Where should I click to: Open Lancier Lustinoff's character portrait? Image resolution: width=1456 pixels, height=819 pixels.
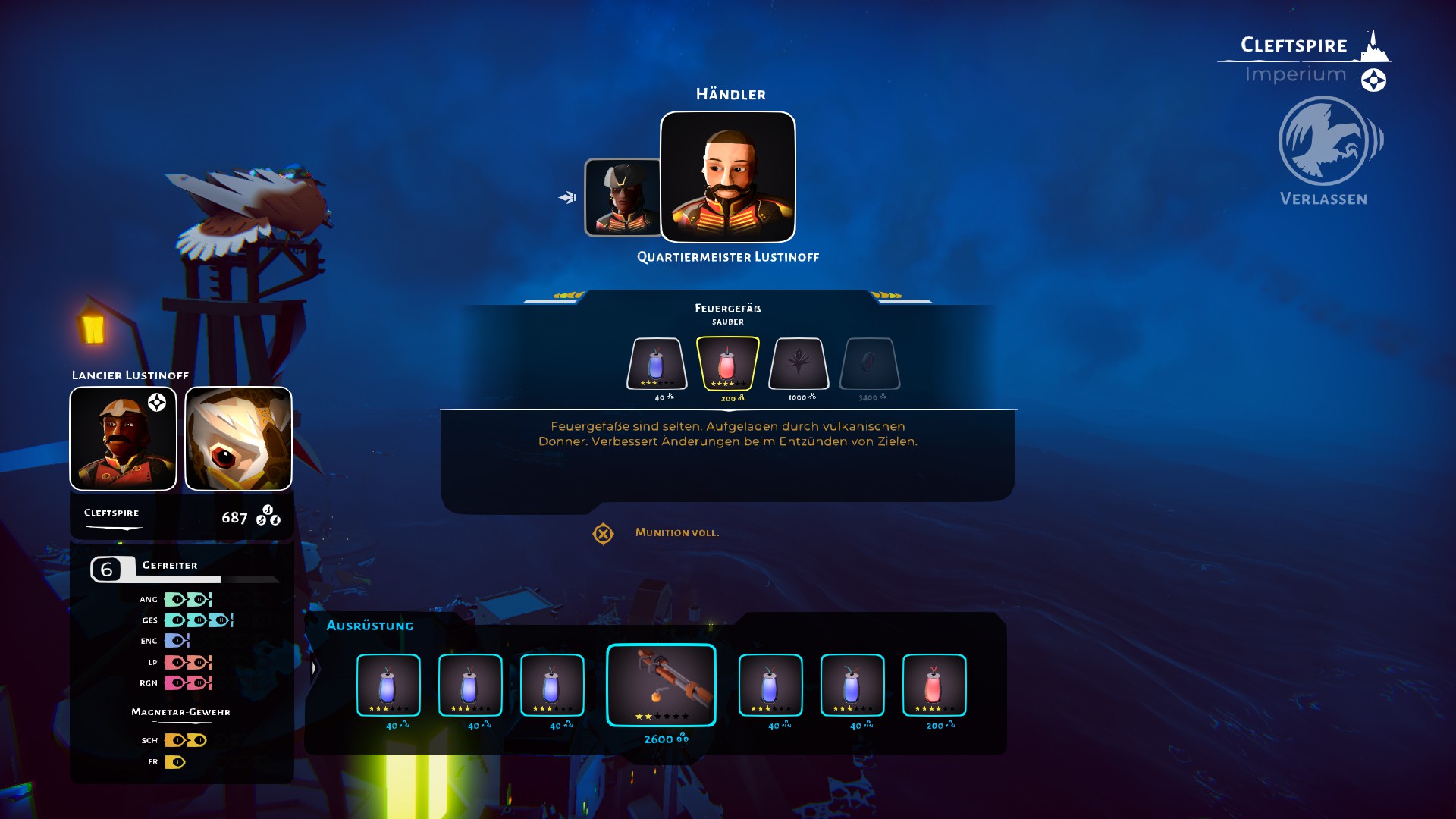click(x=124, y=439)
